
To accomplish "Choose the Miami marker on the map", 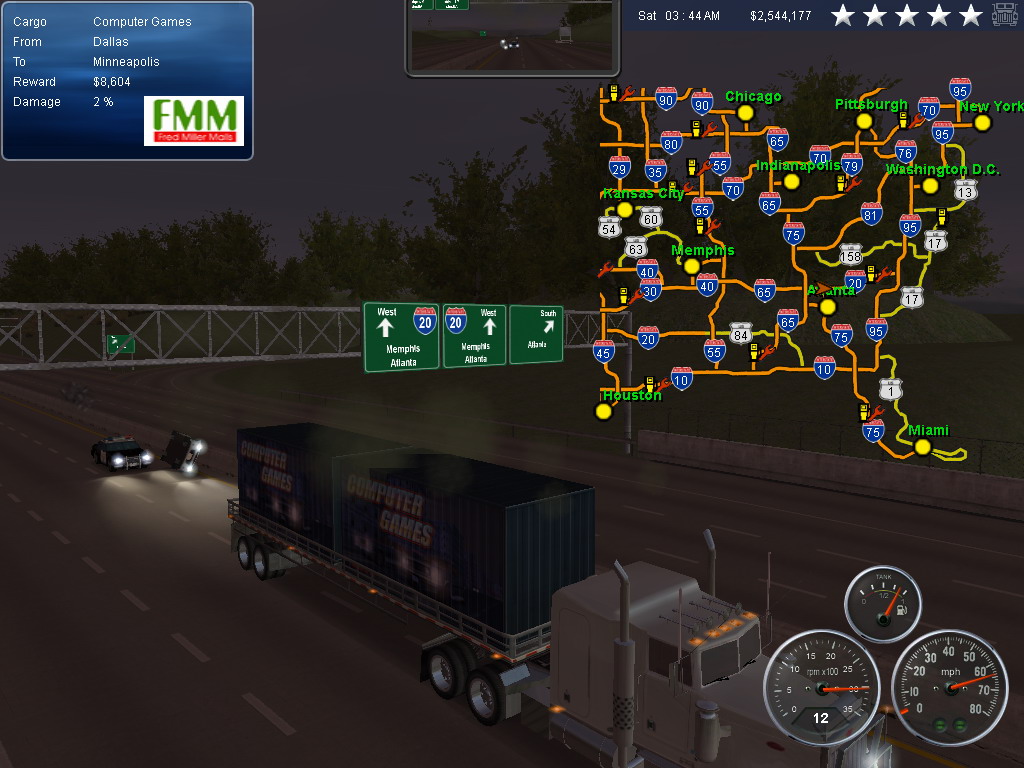I will (x=922, y=447).
